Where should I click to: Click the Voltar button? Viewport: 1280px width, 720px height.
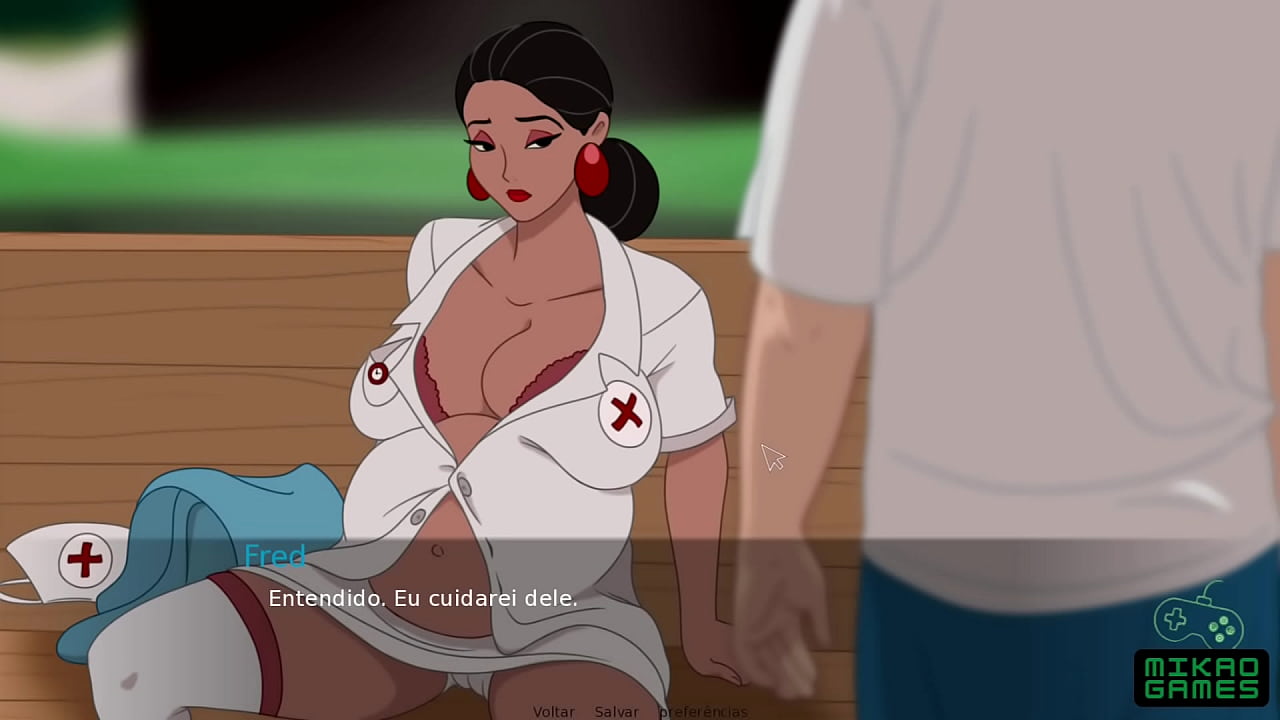coord(553,711)
